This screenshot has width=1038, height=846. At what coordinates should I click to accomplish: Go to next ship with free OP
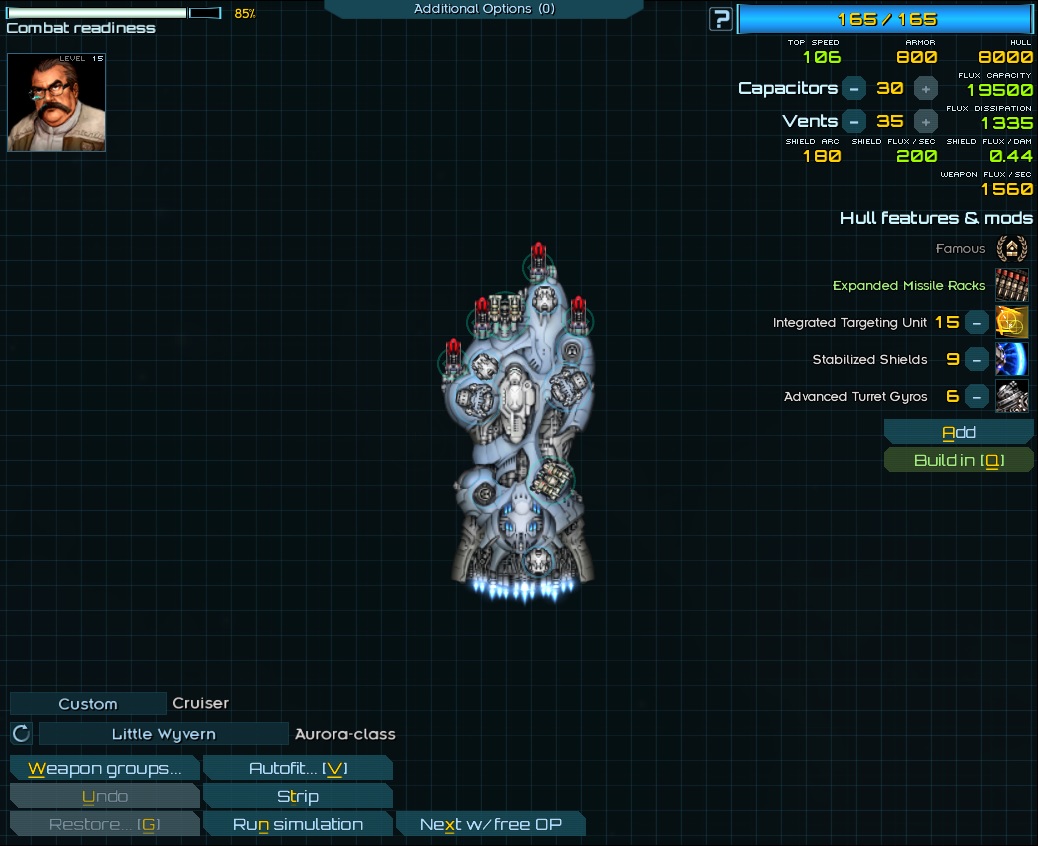(x=490, y=824)
